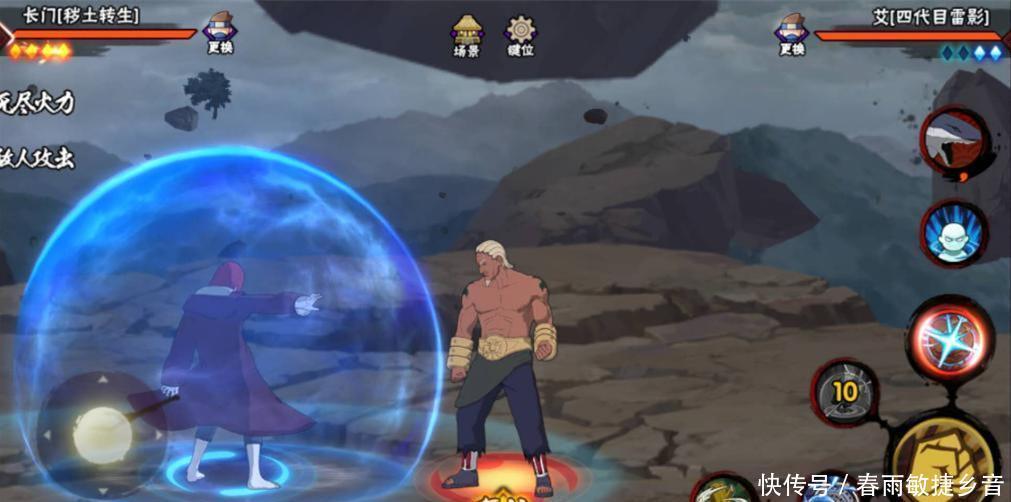Open the 场景 scene selector
This screenshot has height=502, width=1011.
466,35
